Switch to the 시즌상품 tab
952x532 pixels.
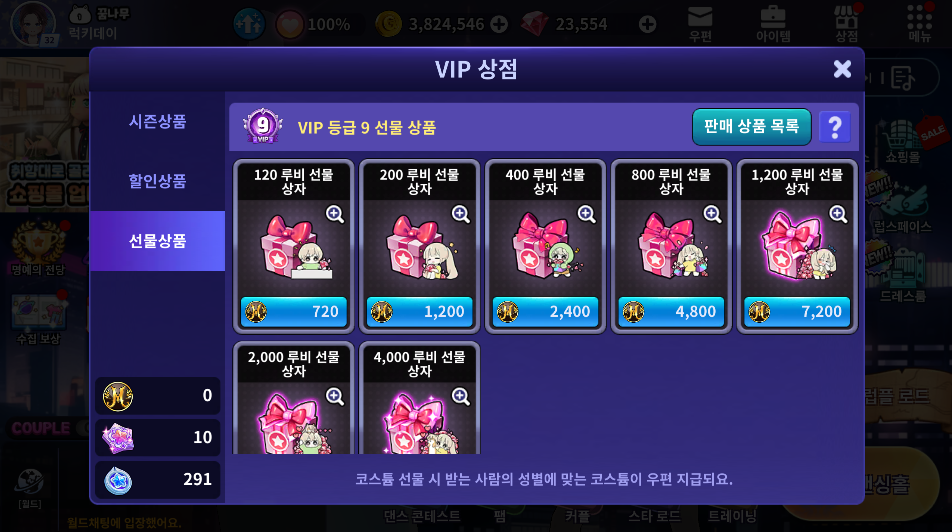157,121
